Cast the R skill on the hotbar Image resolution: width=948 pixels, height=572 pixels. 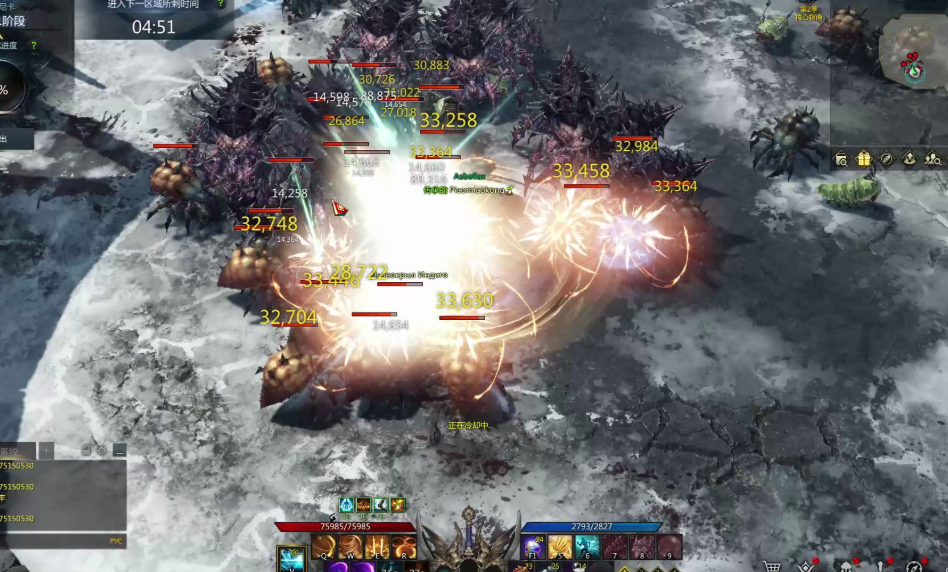click(x=404, y=546)
